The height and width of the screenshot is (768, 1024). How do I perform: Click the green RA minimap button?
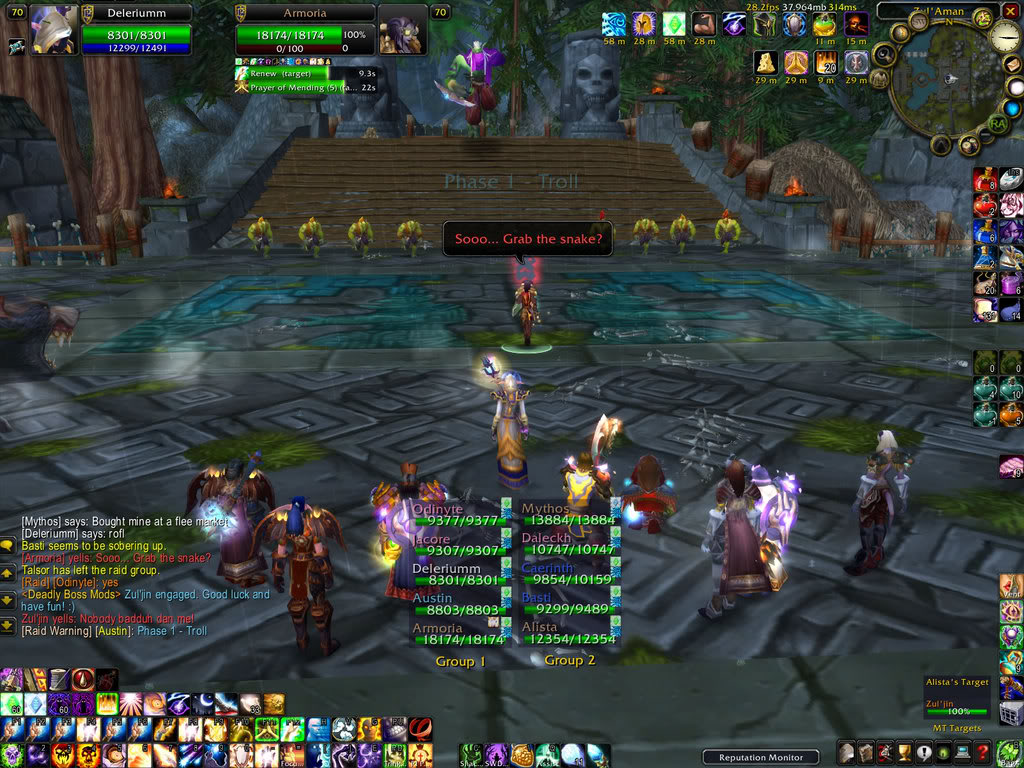click(x=997, y=123)
